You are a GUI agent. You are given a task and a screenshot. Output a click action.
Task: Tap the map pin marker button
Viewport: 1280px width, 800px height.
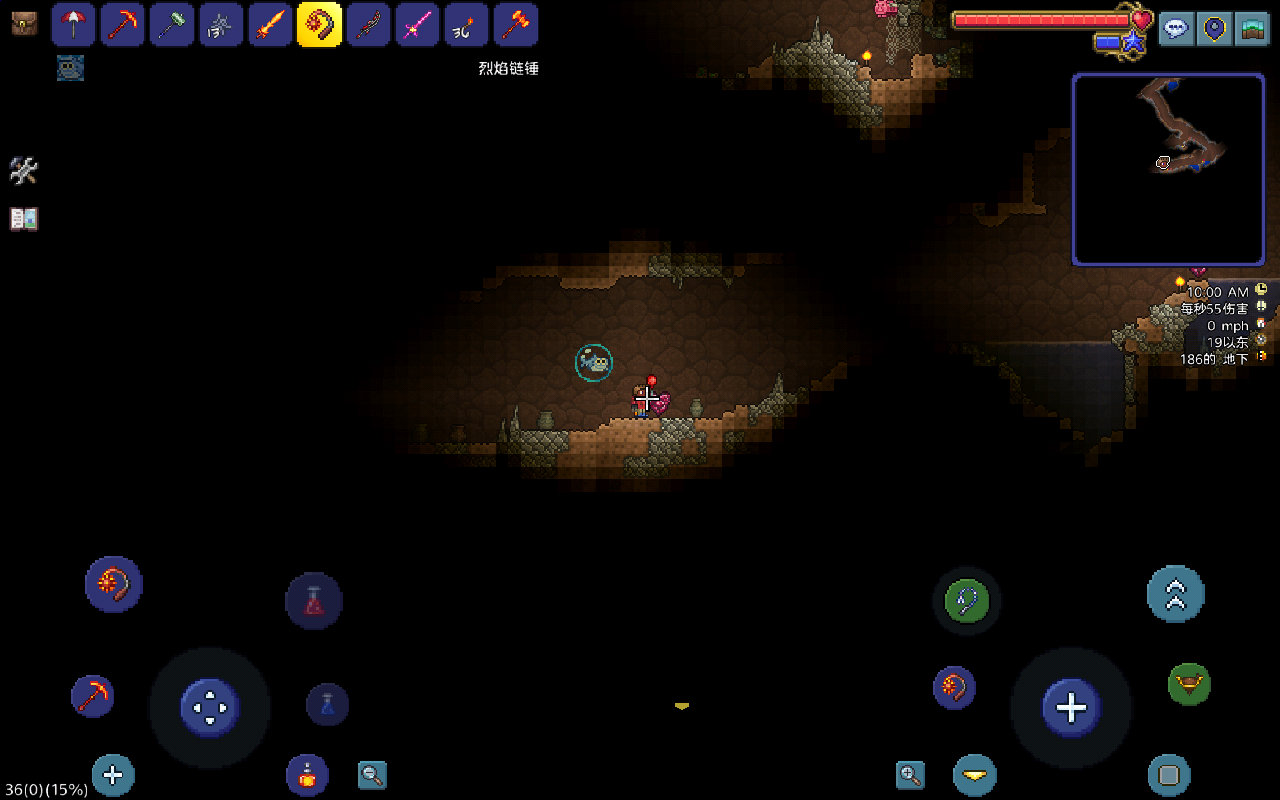[1215, 27]
